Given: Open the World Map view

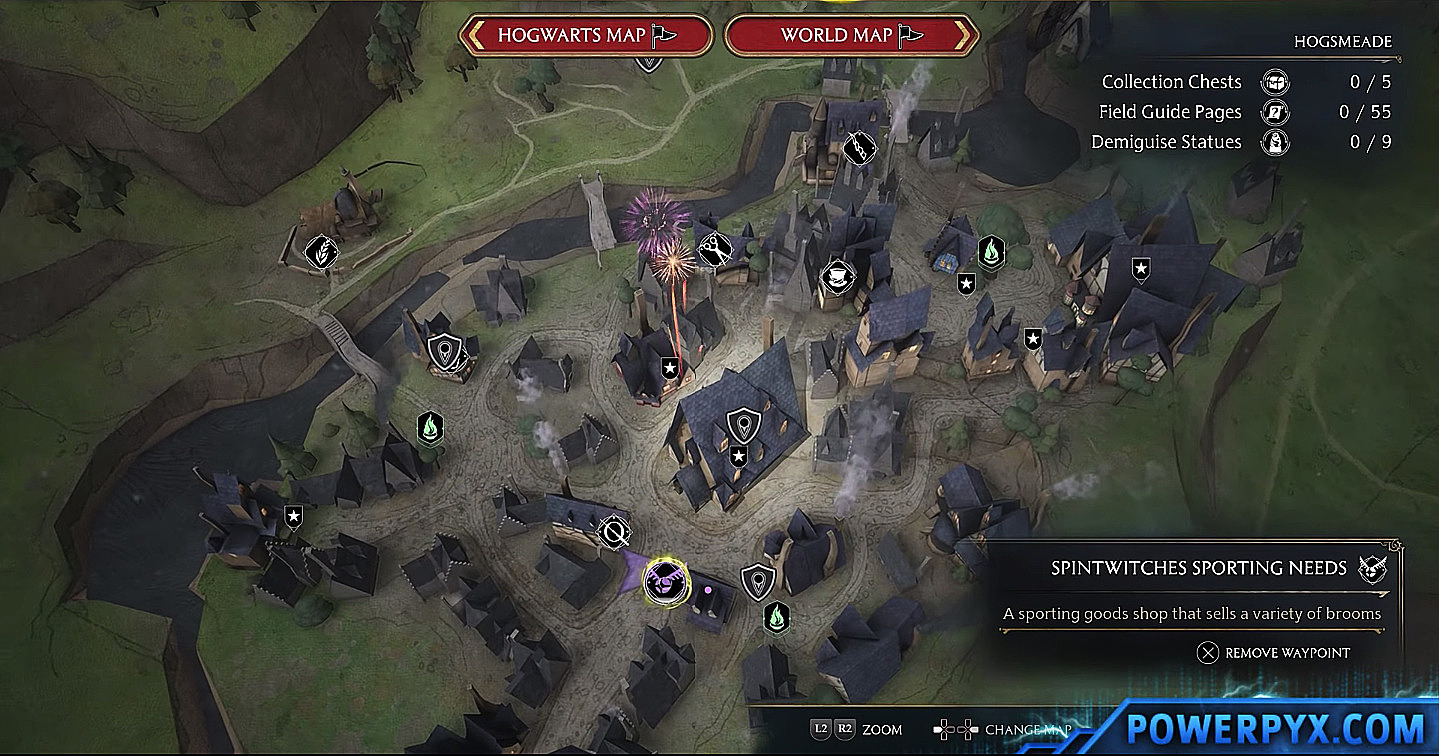Looking at the screenshot, I should tap(850, 36).
